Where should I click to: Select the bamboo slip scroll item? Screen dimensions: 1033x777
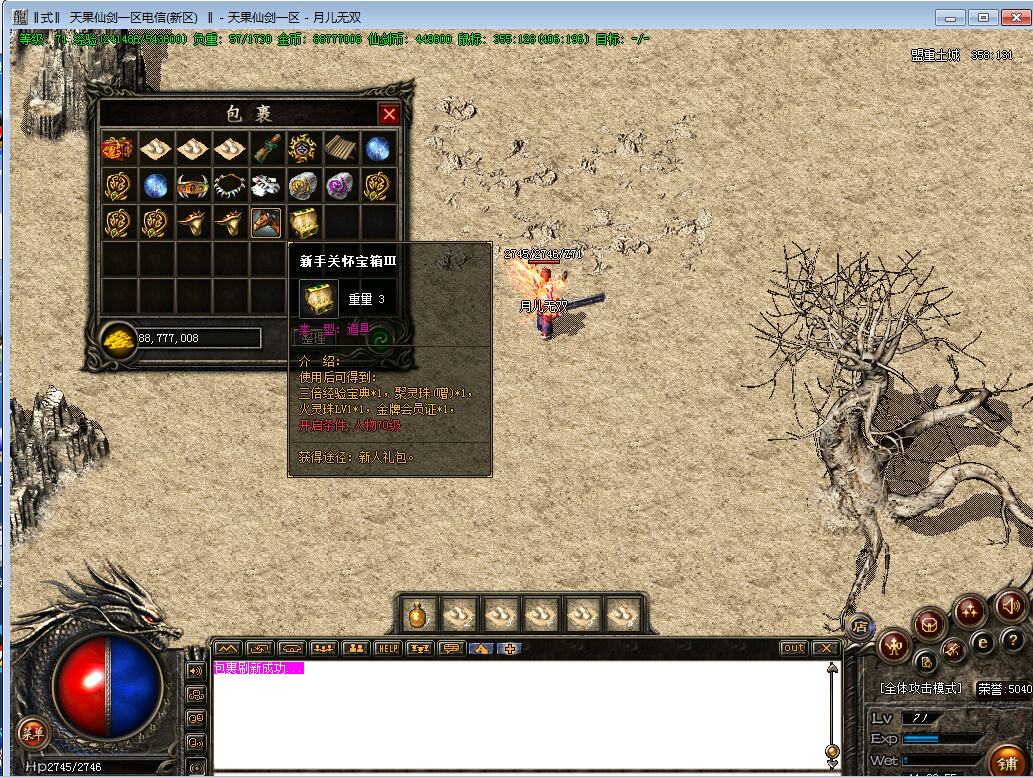(339, 149)
